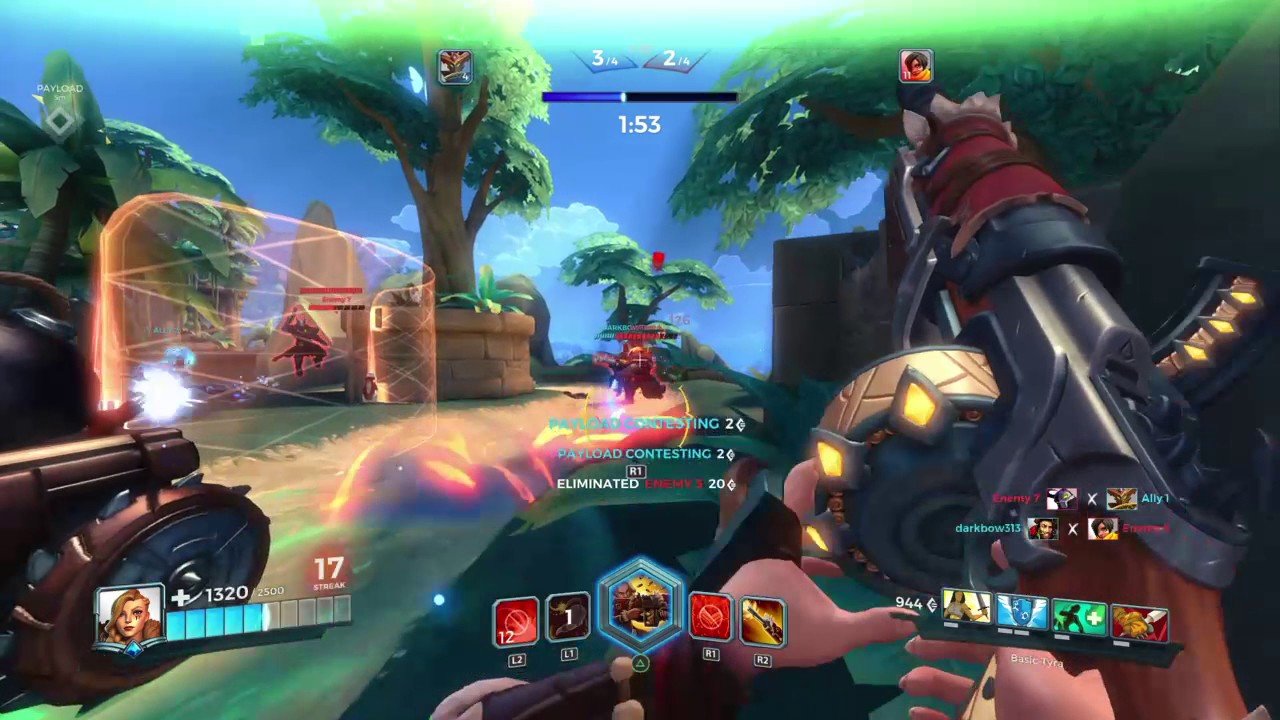This screenshot has width=1280, height=720.
Task: Activate the hexagonal ultimate ability icon
Action: (640, 607)
